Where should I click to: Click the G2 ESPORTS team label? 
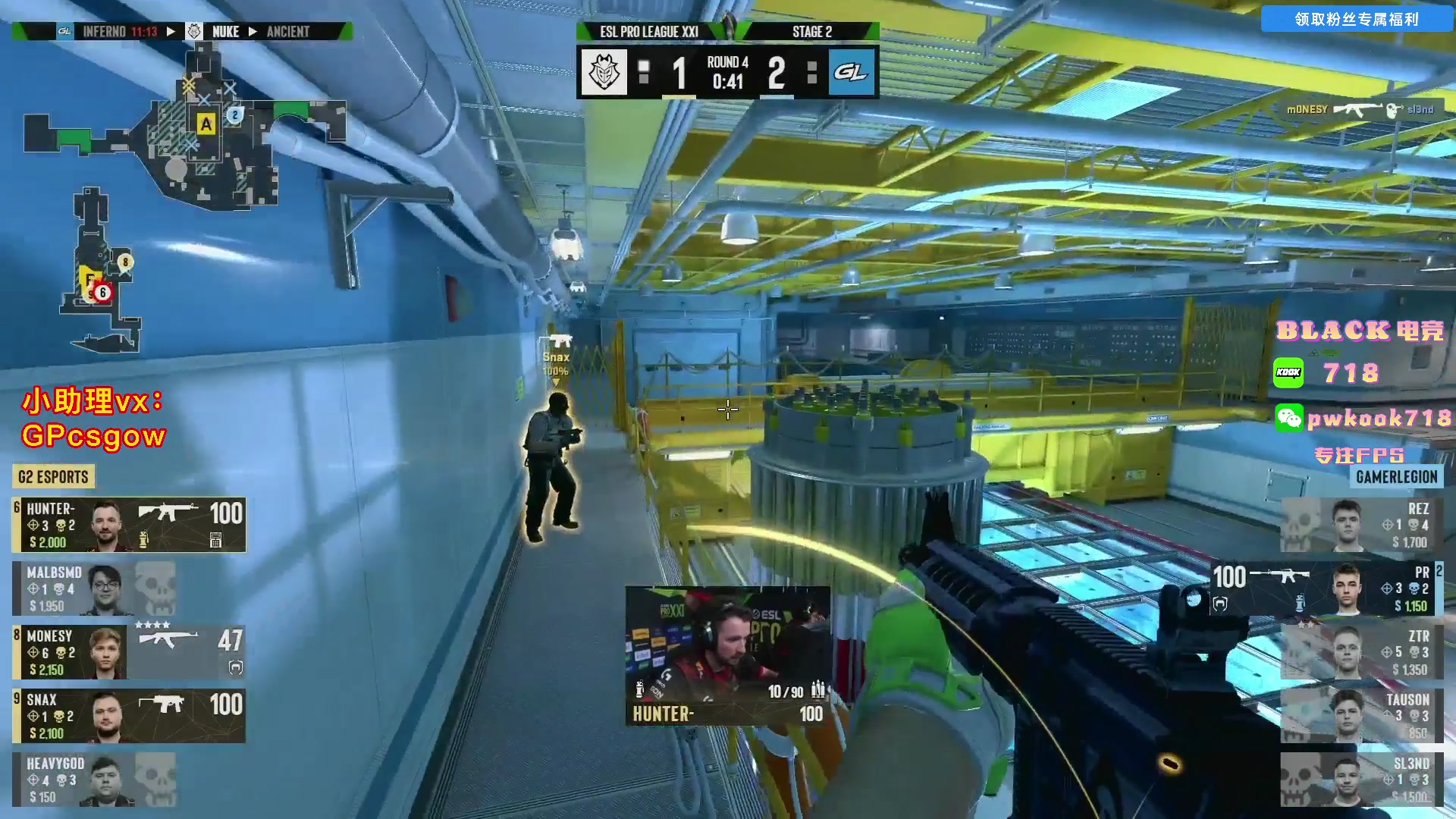pos(53,477)
